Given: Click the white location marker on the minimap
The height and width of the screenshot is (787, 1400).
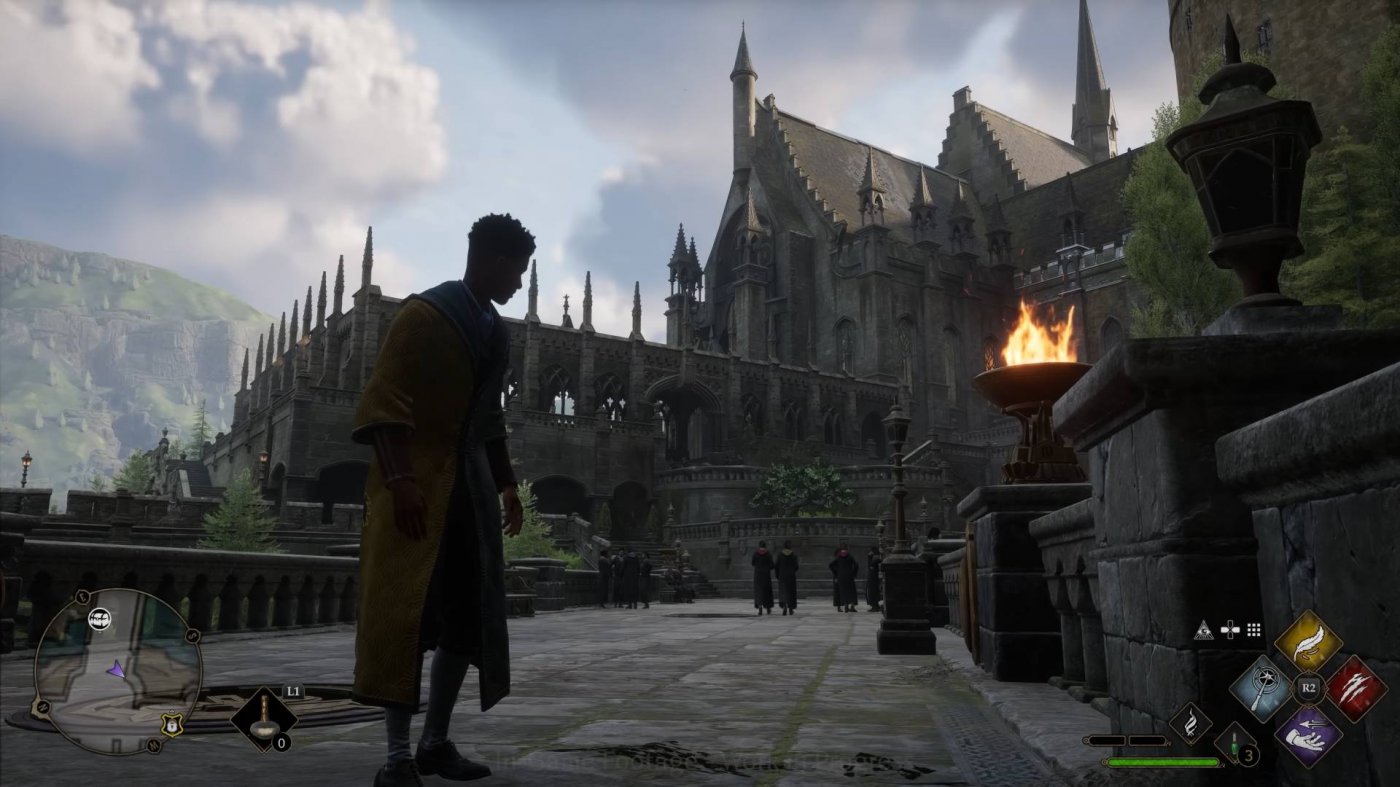Looking at the screenshot, I should tap(100, 618).
